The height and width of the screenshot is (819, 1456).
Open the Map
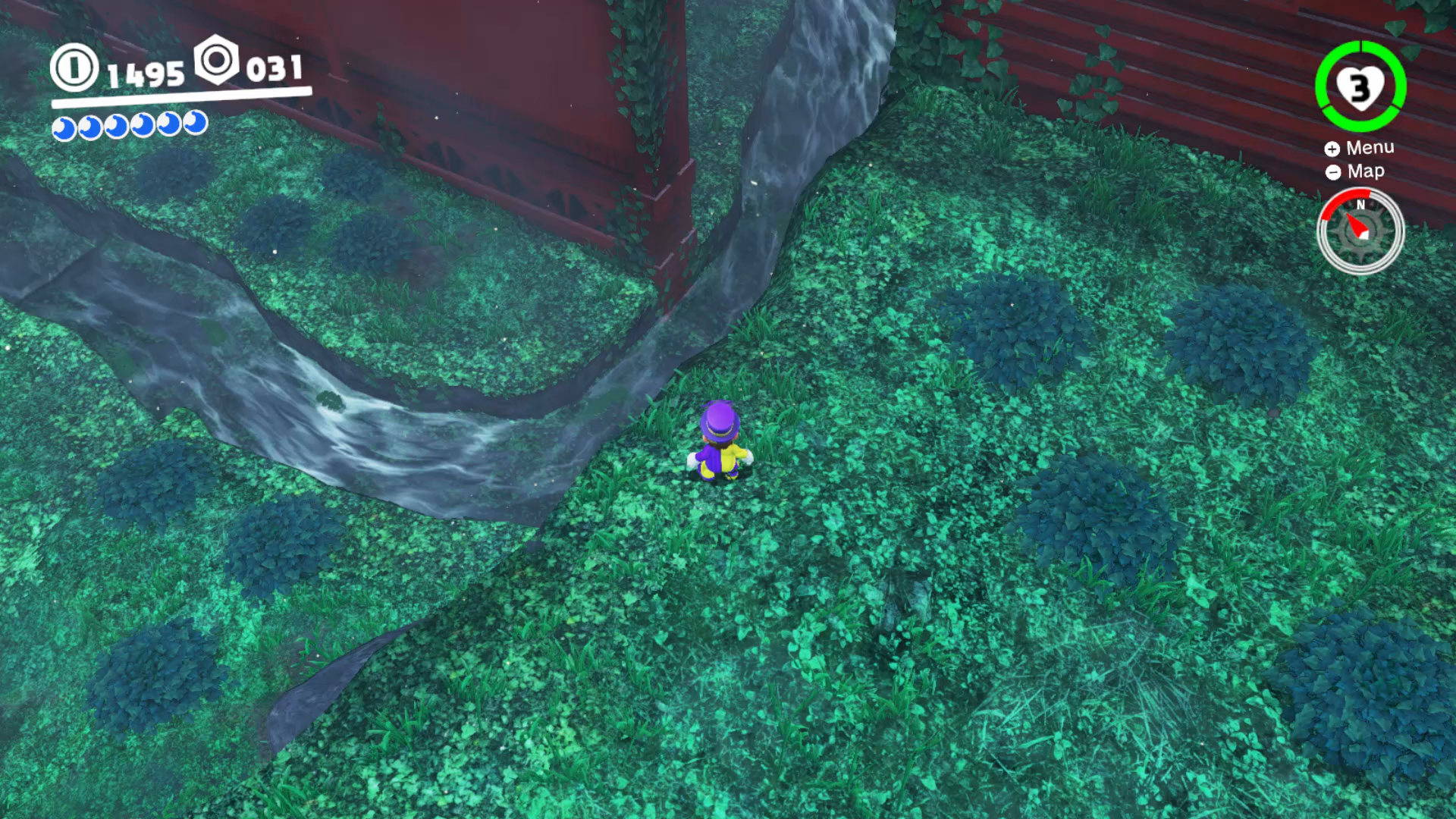[x=1365, y=171]
